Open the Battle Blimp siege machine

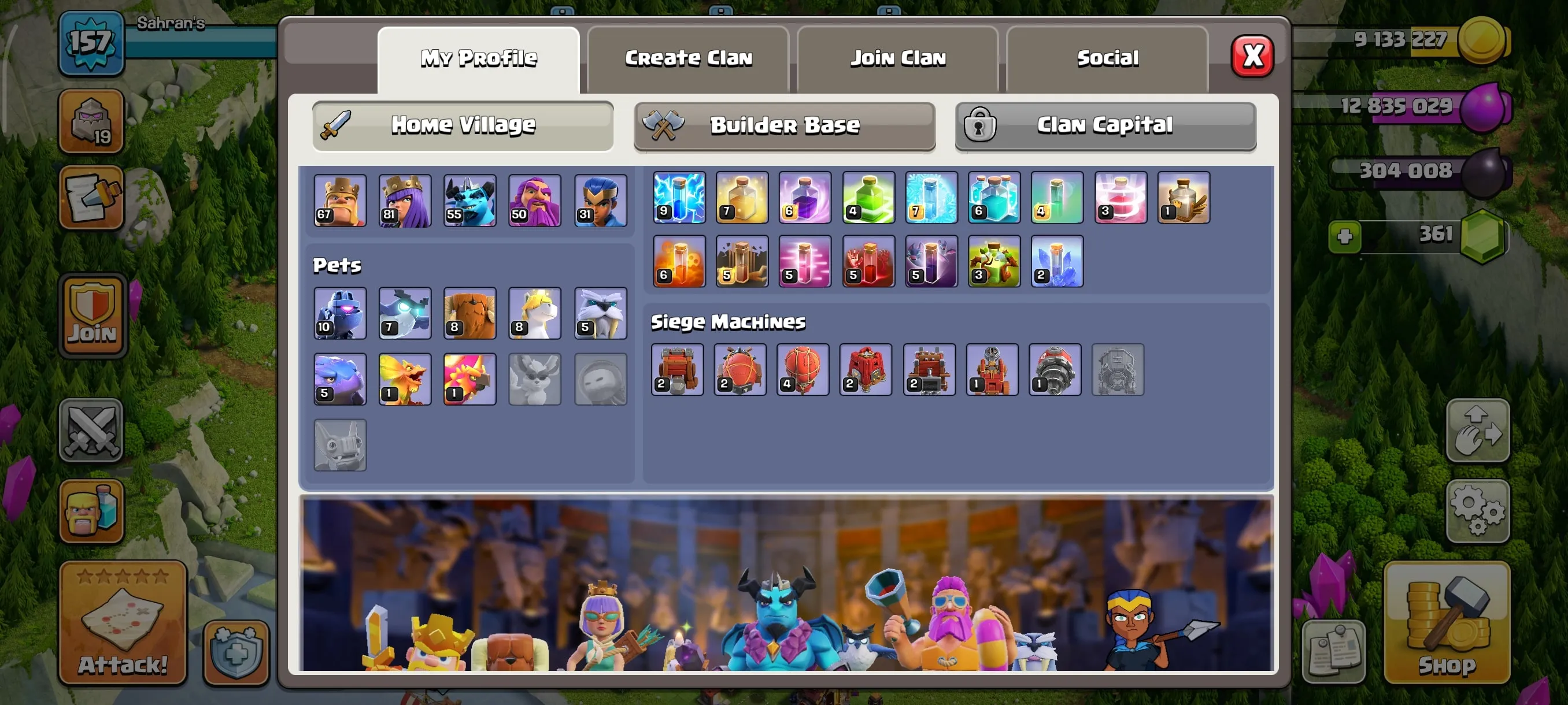point(740,370)
